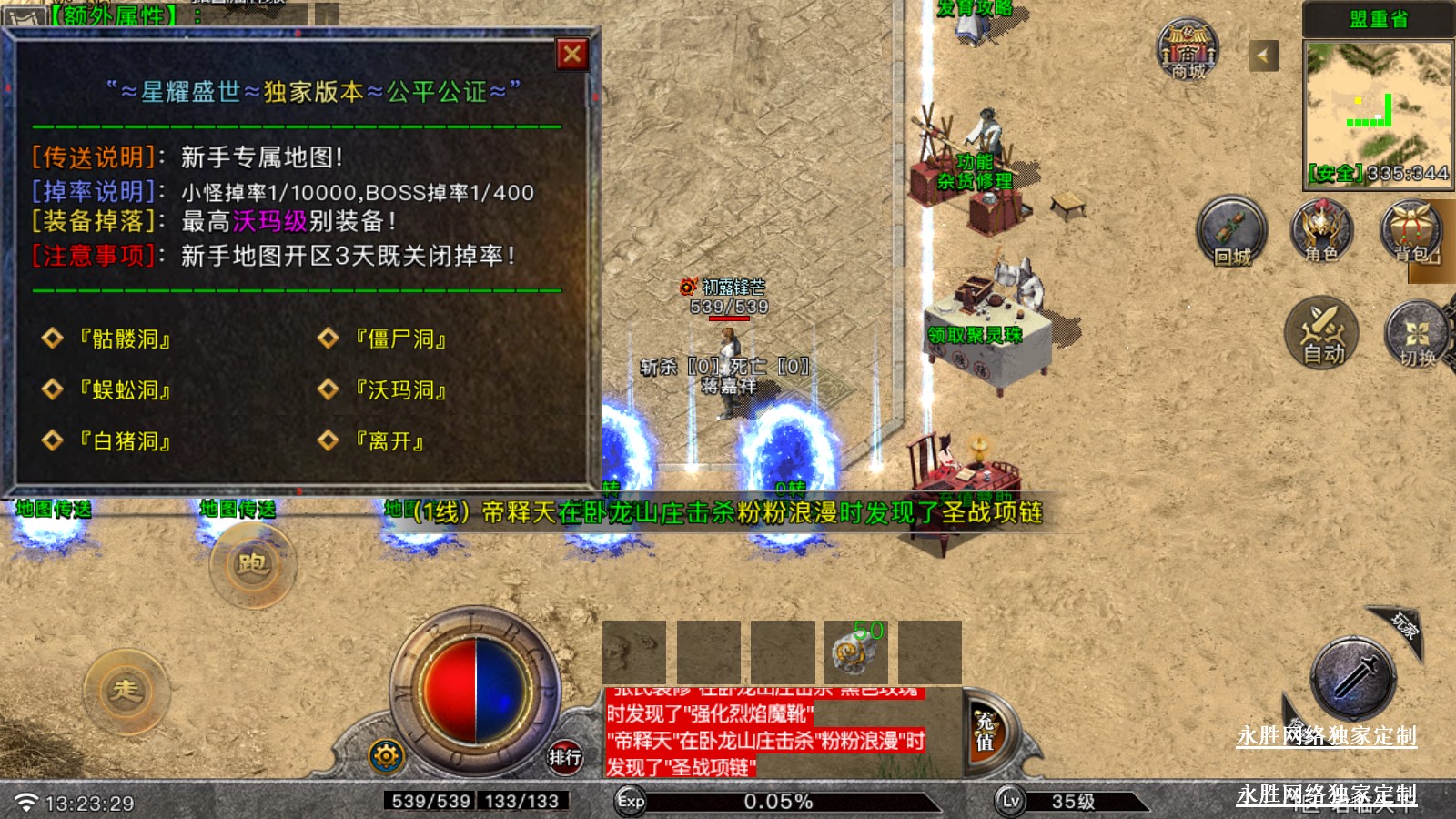Teleport to 蜈蚣洞

(x=125, y=390)
